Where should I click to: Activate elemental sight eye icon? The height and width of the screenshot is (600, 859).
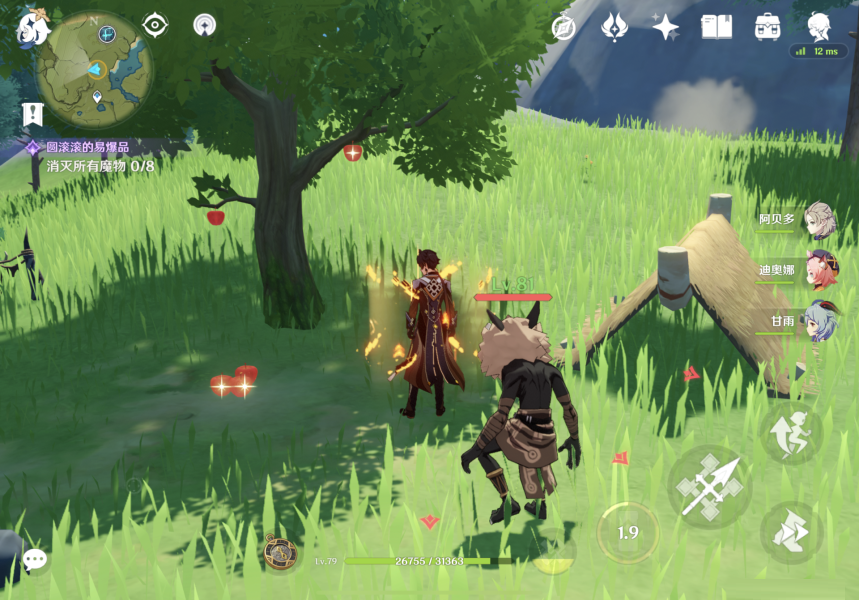coord(155,25)
